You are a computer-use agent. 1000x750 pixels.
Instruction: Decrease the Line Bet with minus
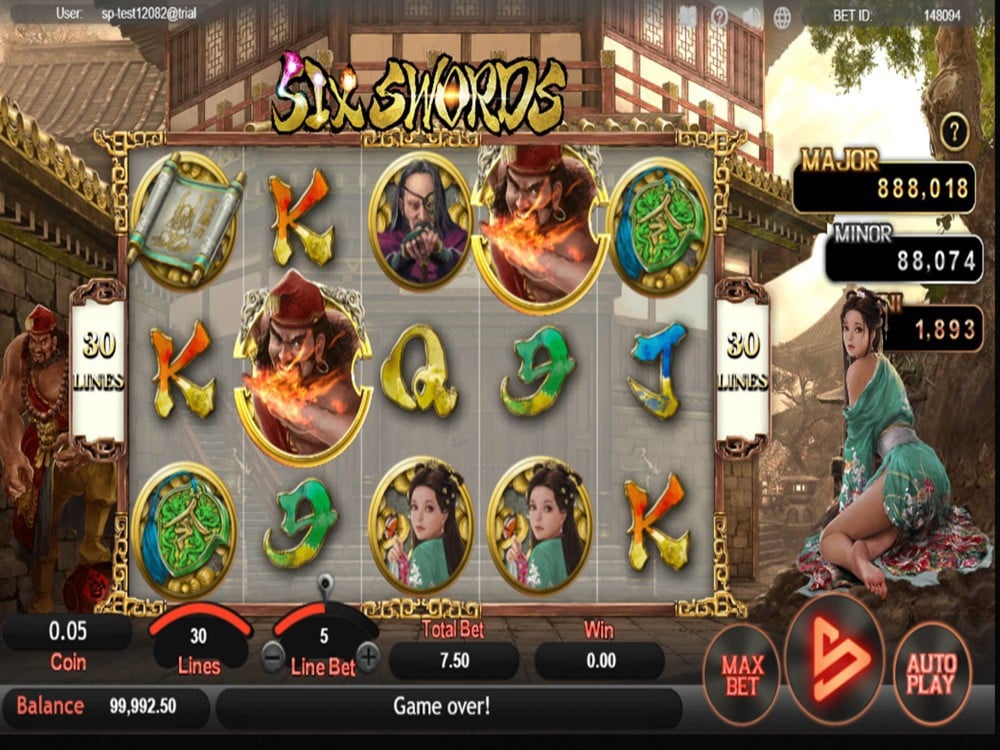coord(273,657)
